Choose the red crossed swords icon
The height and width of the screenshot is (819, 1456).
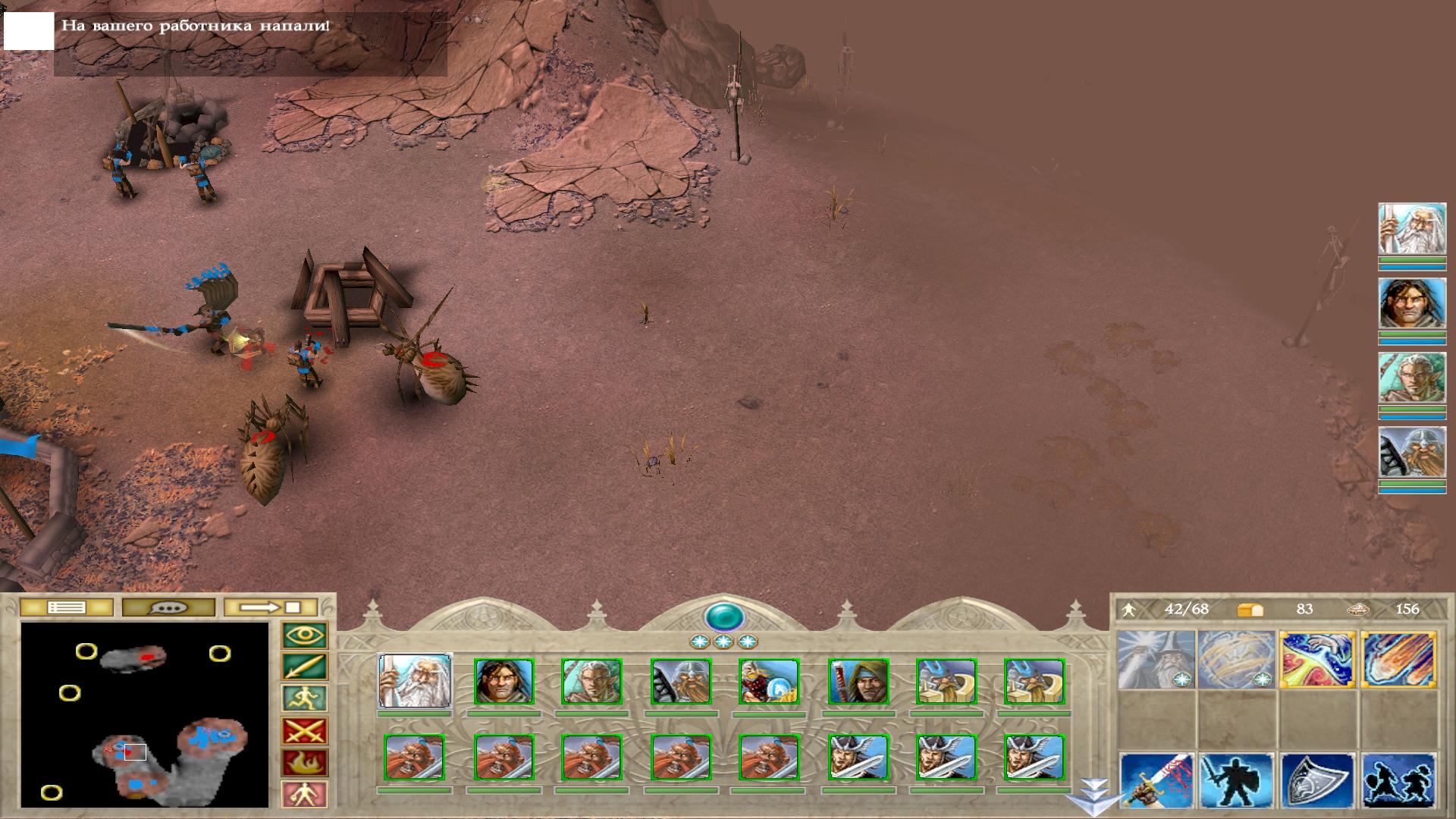[304, 732]
